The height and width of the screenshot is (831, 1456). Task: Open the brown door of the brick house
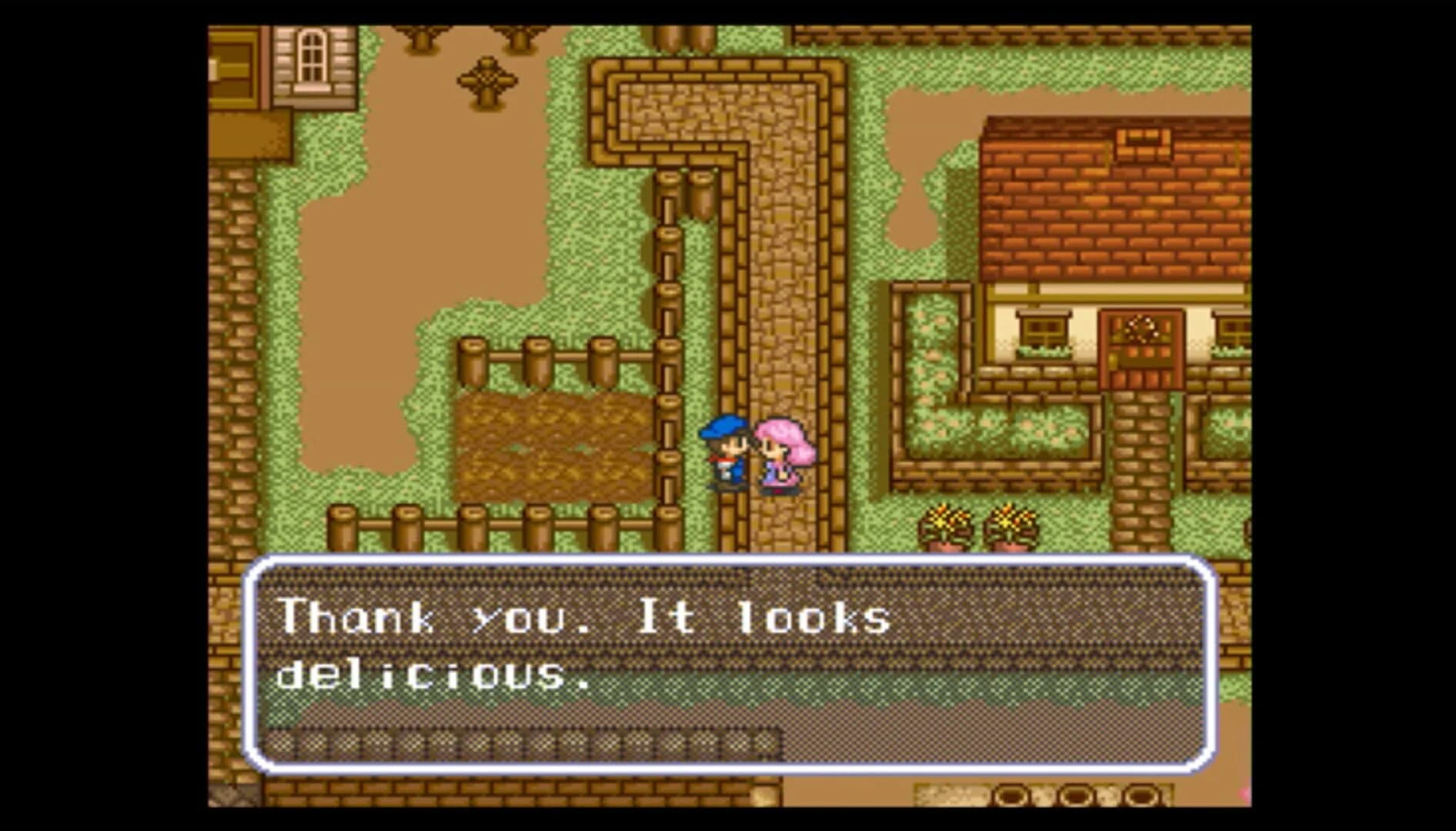pyautogui.click(x=1141, y=362)
